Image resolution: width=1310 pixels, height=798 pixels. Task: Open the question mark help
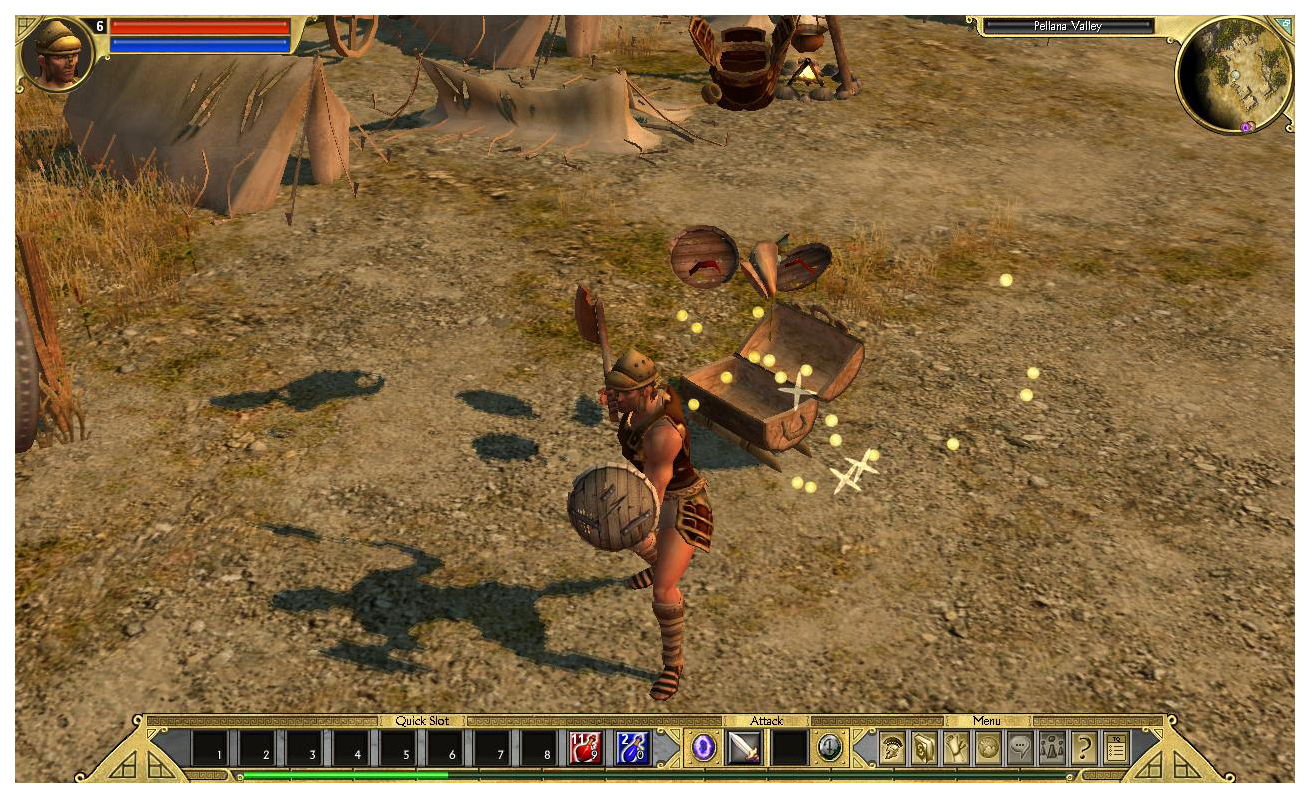click(x=1084, y=748)
